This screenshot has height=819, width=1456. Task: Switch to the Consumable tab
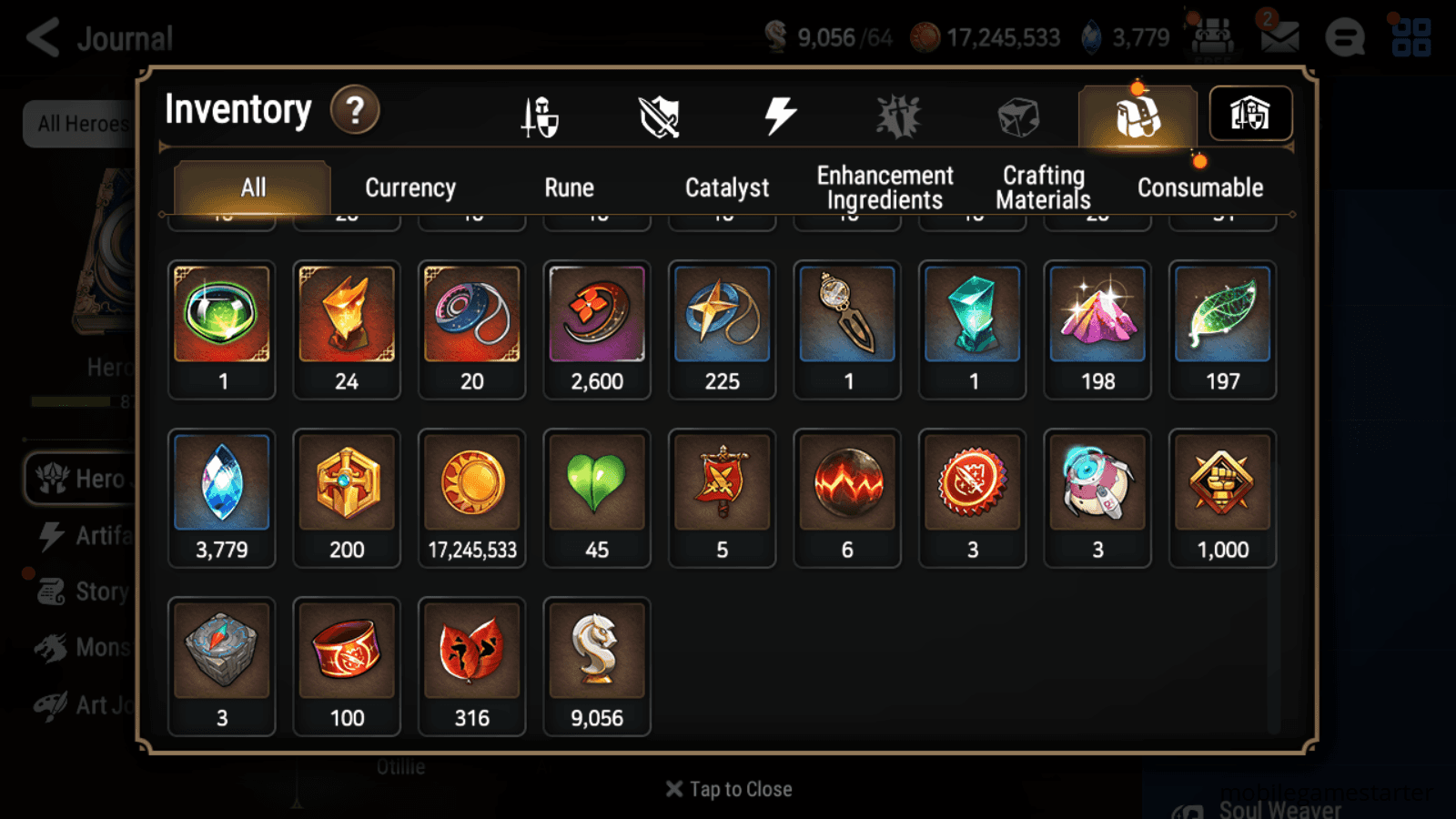(x=1199, y=188)
